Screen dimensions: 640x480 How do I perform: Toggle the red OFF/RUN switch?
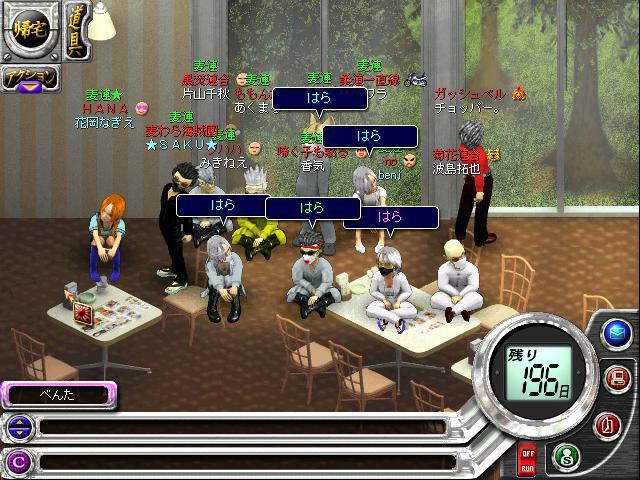[526, 461]
